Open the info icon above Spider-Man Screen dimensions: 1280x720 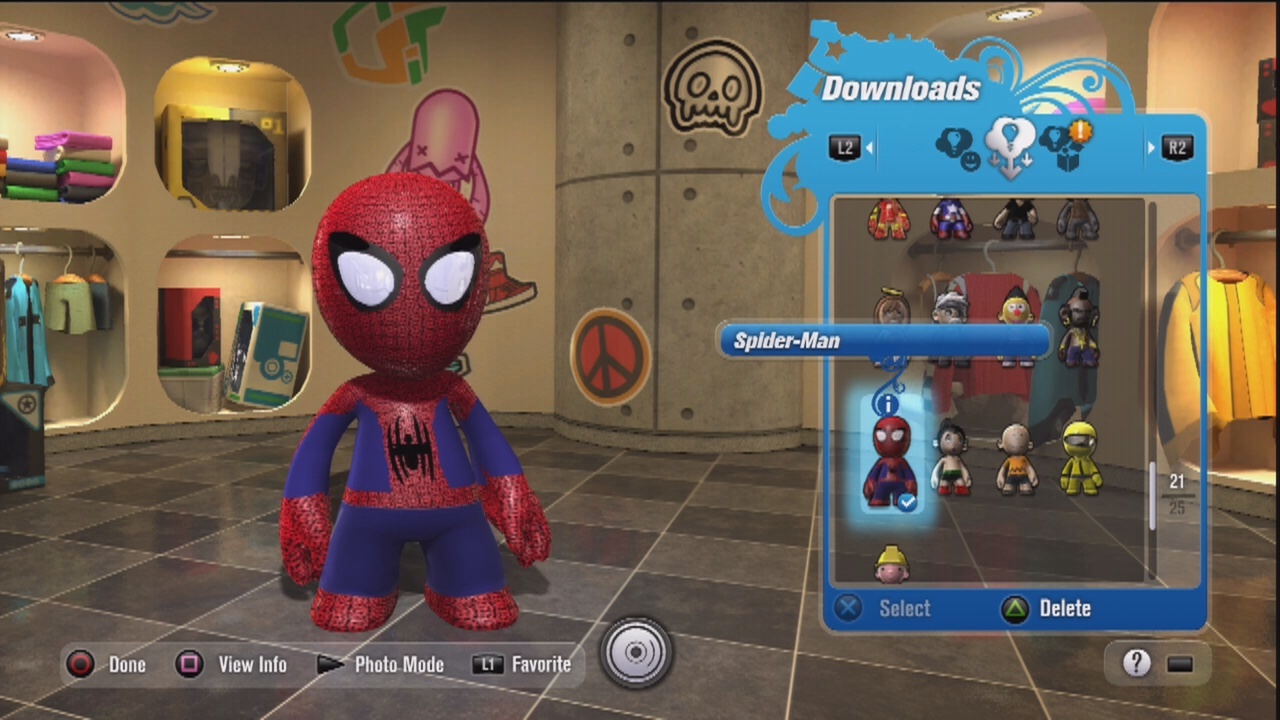(887, 404)
